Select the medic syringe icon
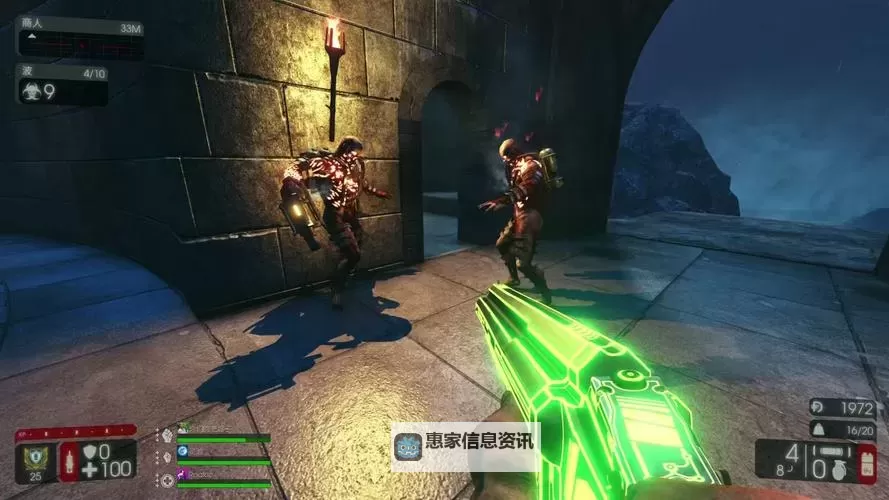This screenshot has width=889, height=500. click(x=68, y=461)
